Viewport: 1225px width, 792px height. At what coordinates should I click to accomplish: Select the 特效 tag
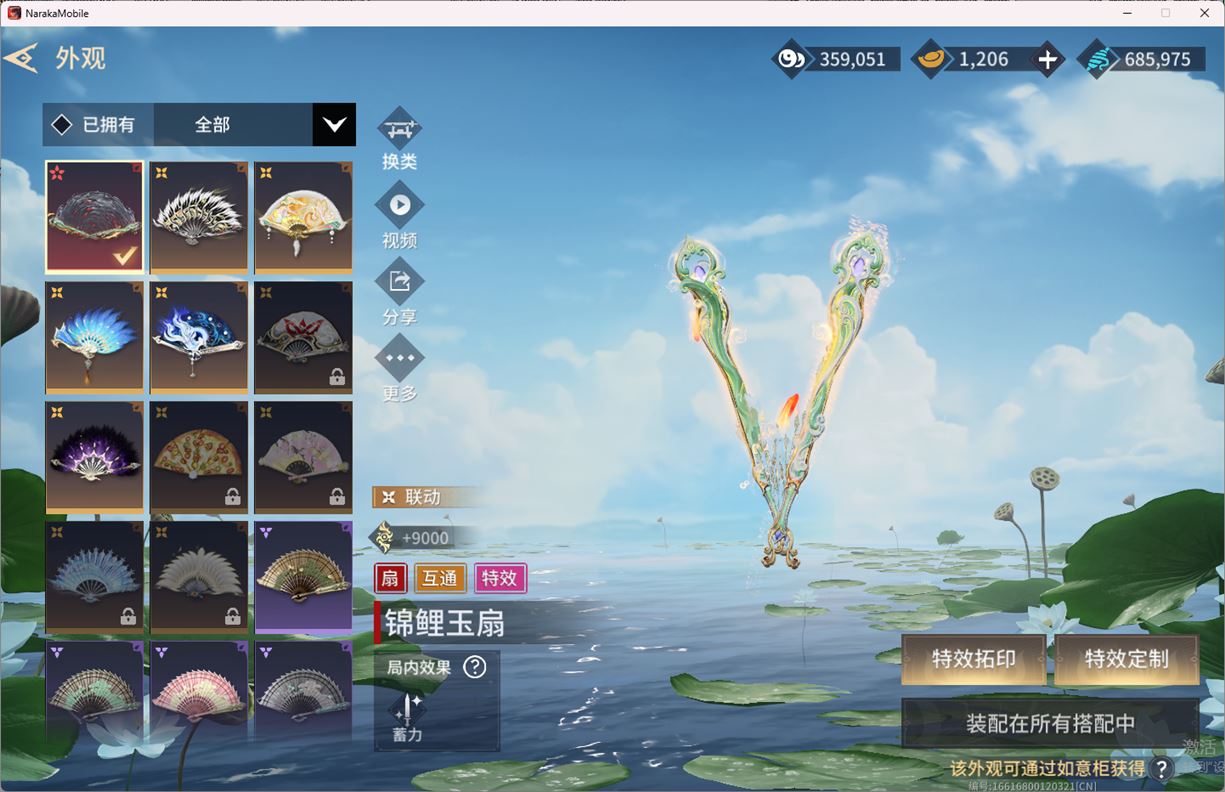point(499,578)
